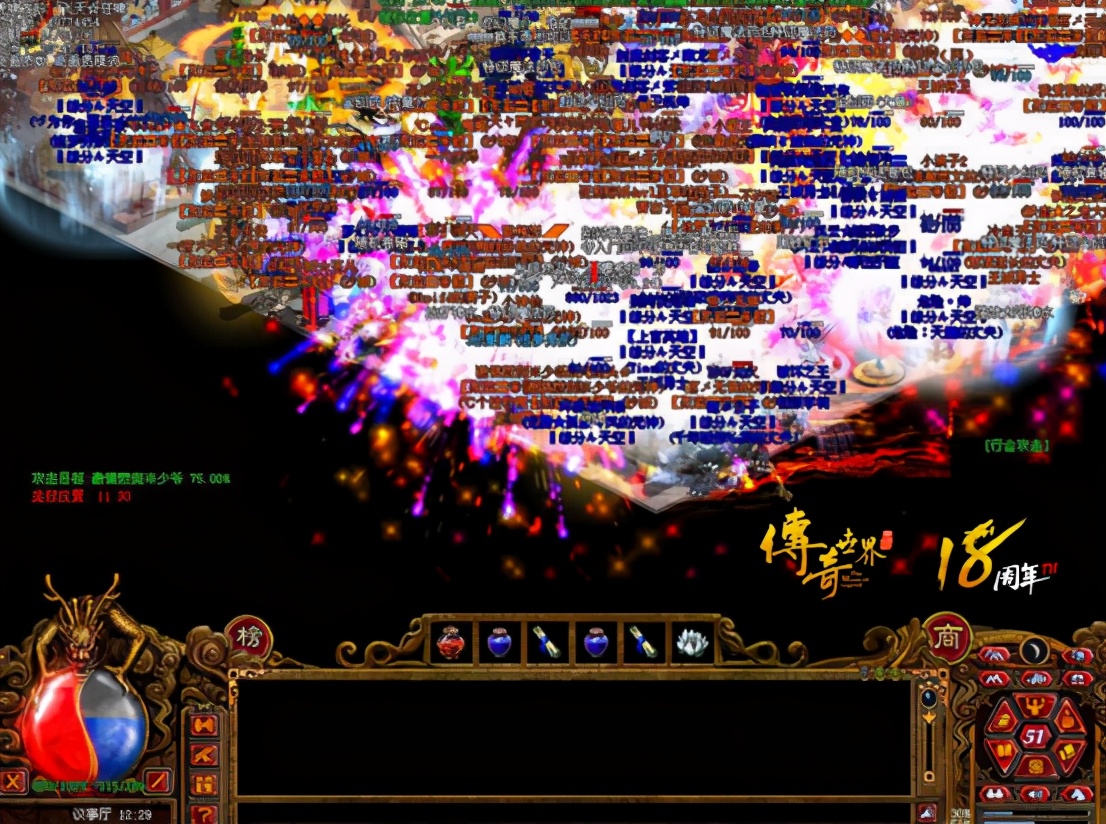The height and width of the screenshot is (824, 1106).
Task: Open the question mark help button
Action: click(204, 813)
